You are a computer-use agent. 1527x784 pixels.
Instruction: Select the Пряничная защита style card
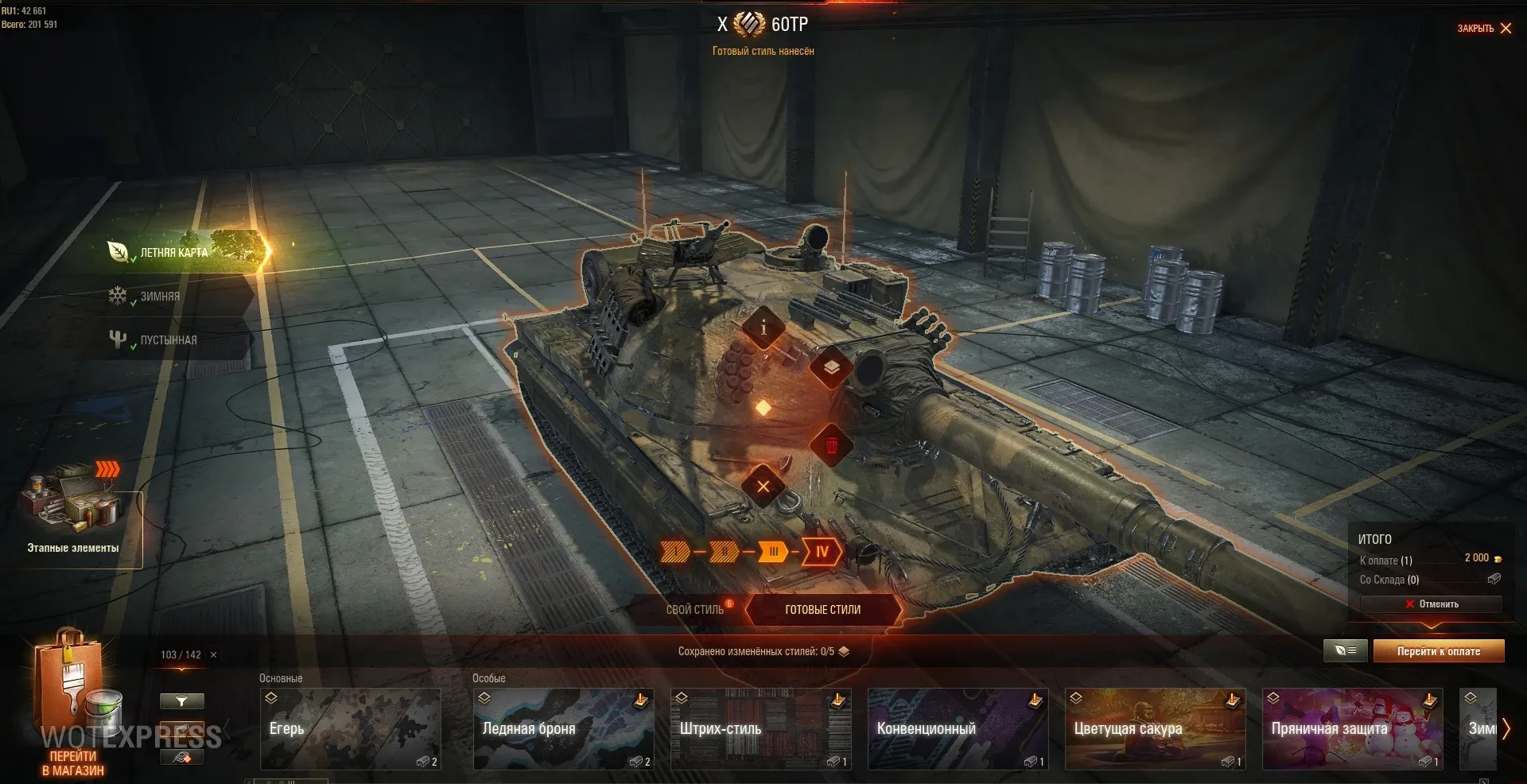coord(1352,729)
